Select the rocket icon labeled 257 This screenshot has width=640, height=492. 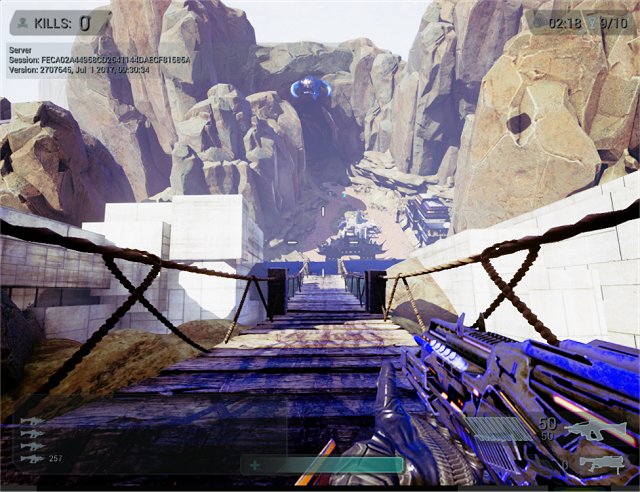[33, 458]
